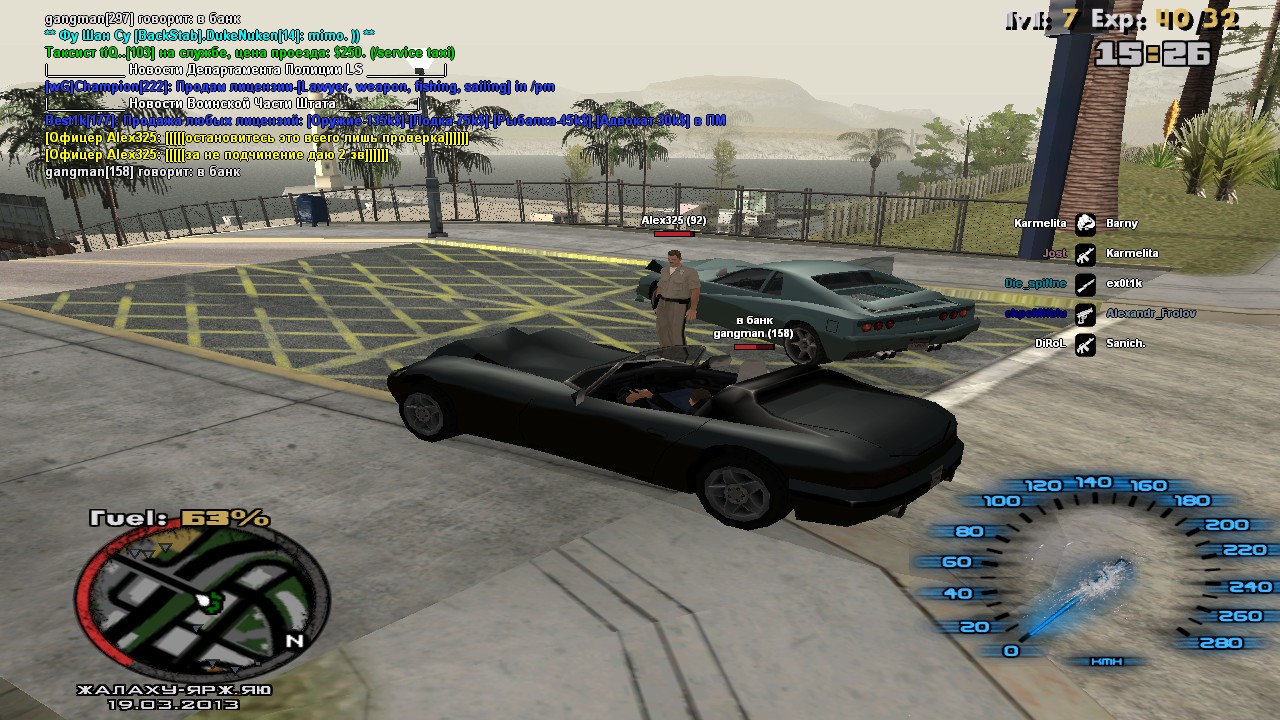Click the last gangman[158] chat message
This screenshot has height=720, width=1280.
pos(142,172)
